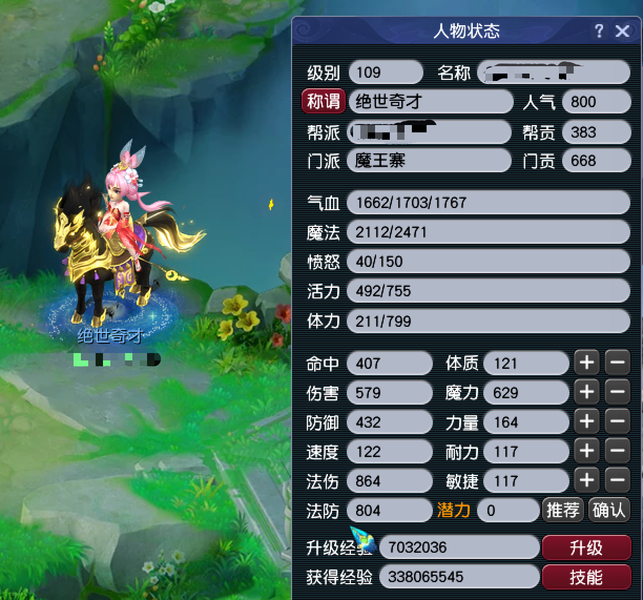Choose 推荐 recommended point allocation
The height and width of the screenshot is (600, 643).
coord(563,510)
